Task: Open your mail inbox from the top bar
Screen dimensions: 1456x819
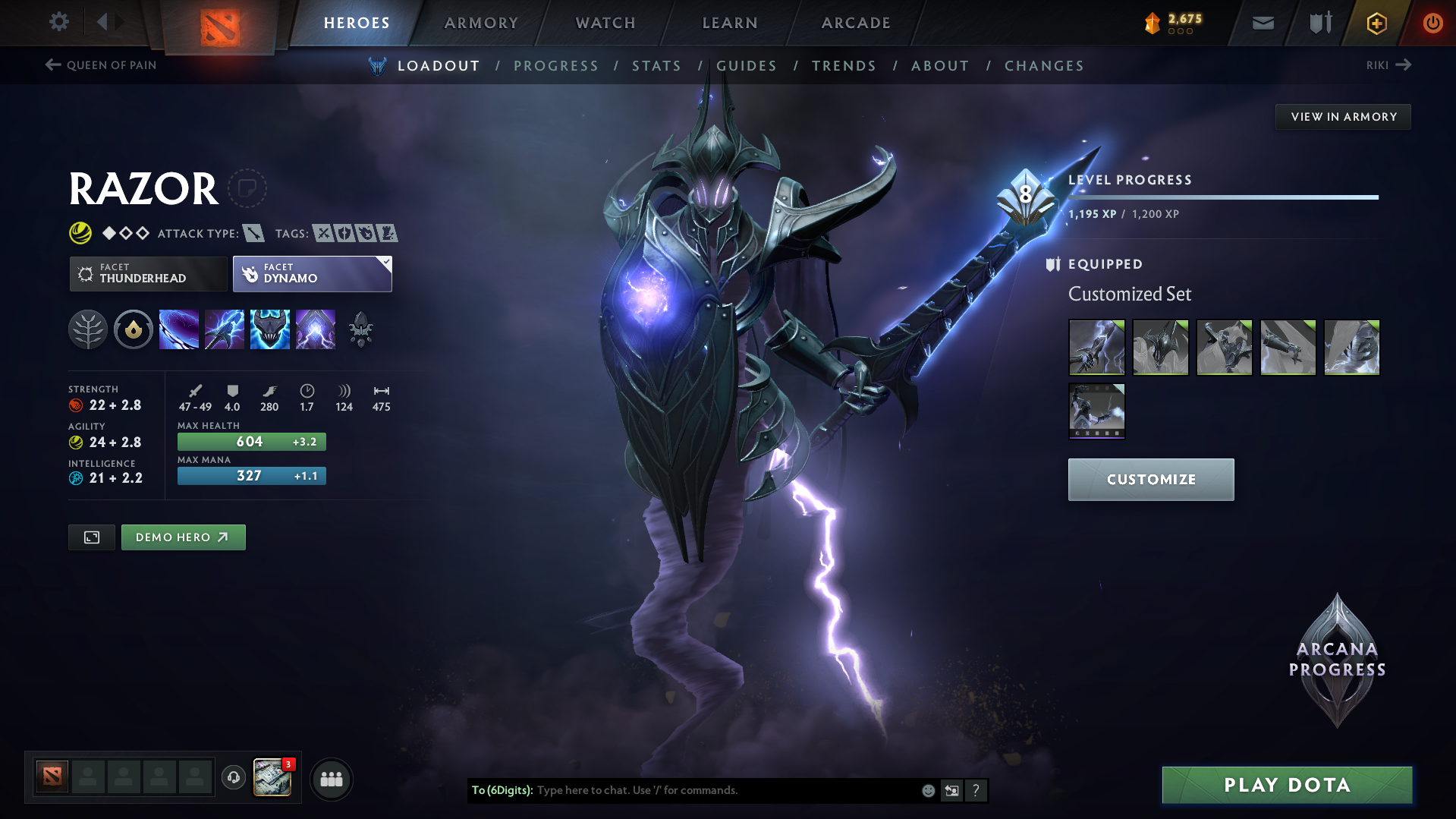Action: pos(1262,23)
